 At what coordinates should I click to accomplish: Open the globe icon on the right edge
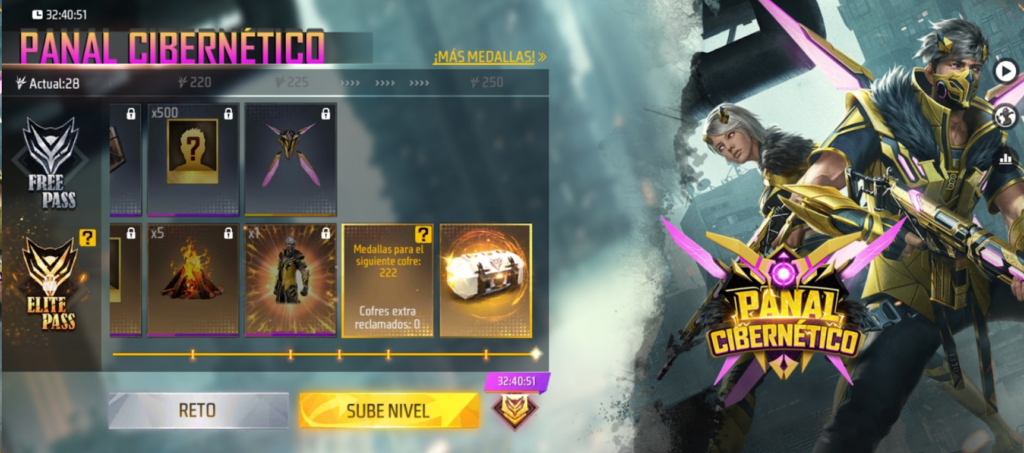1005,116
